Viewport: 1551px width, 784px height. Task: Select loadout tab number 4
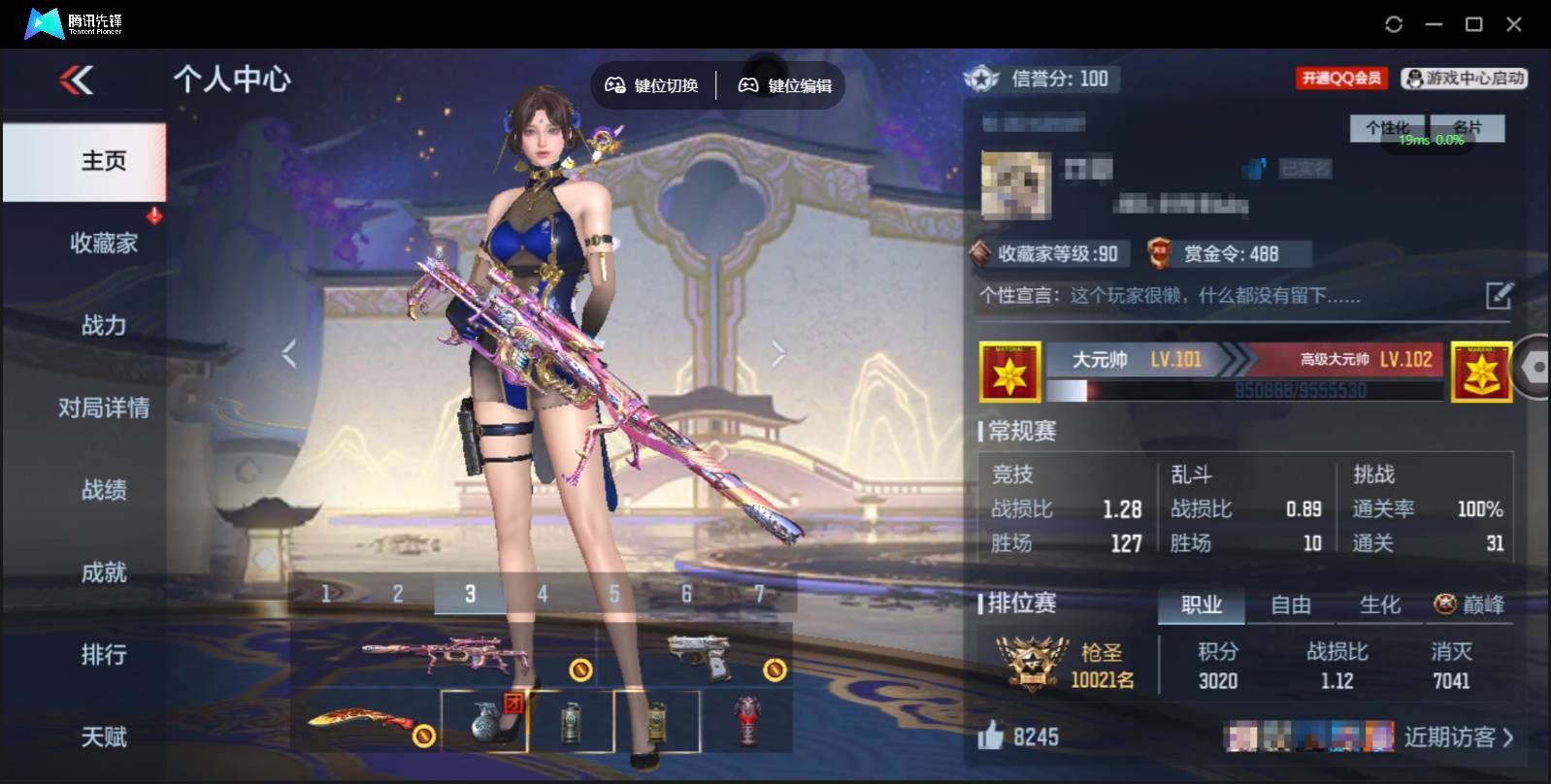(x=543, y=594)
